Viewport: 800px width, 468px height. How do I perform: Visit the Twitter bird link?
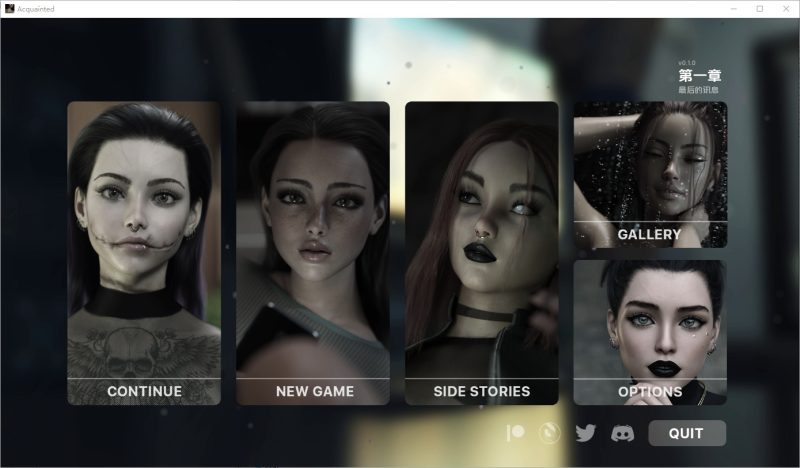585,433
